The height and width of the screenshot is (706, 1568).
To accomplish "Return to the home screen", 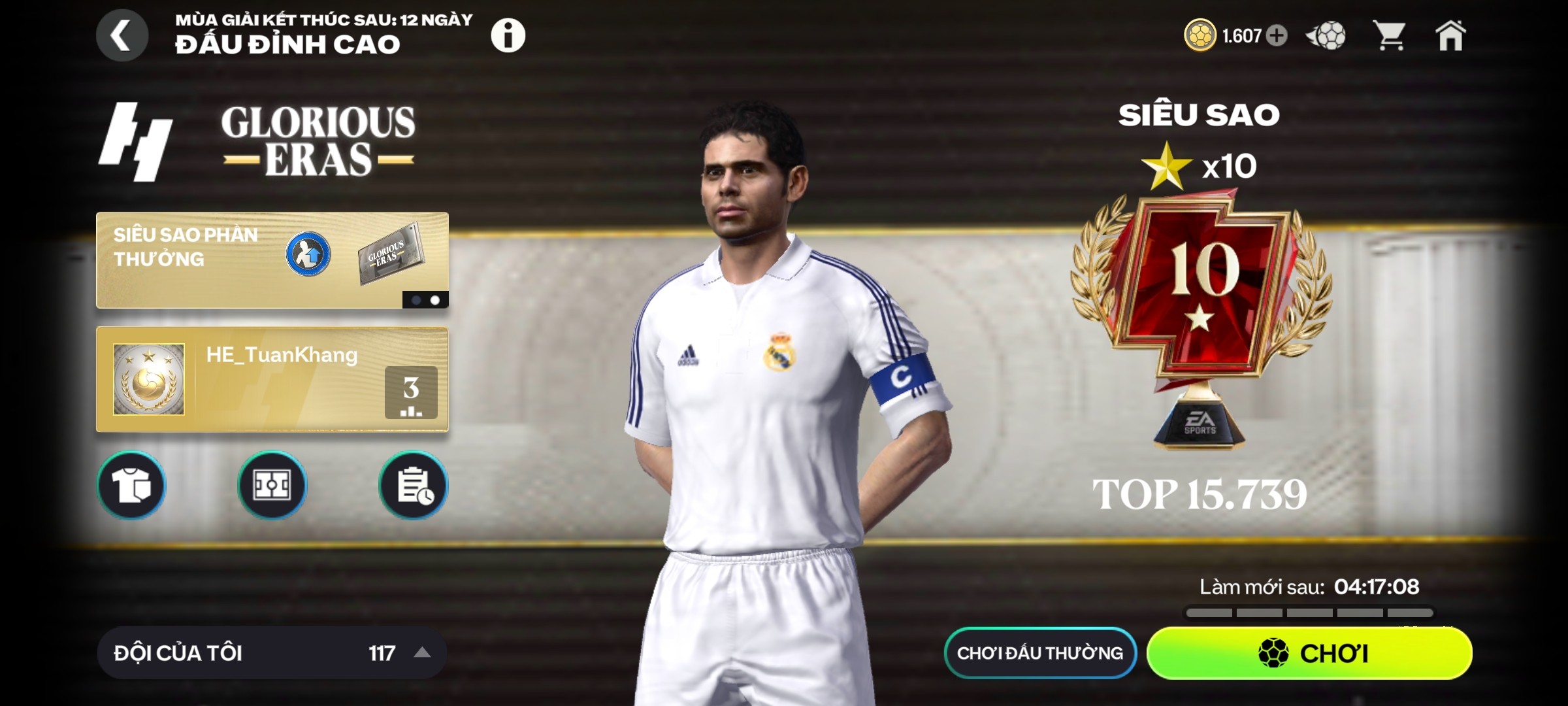I will pyautogui.click(x=1450, y=35).
